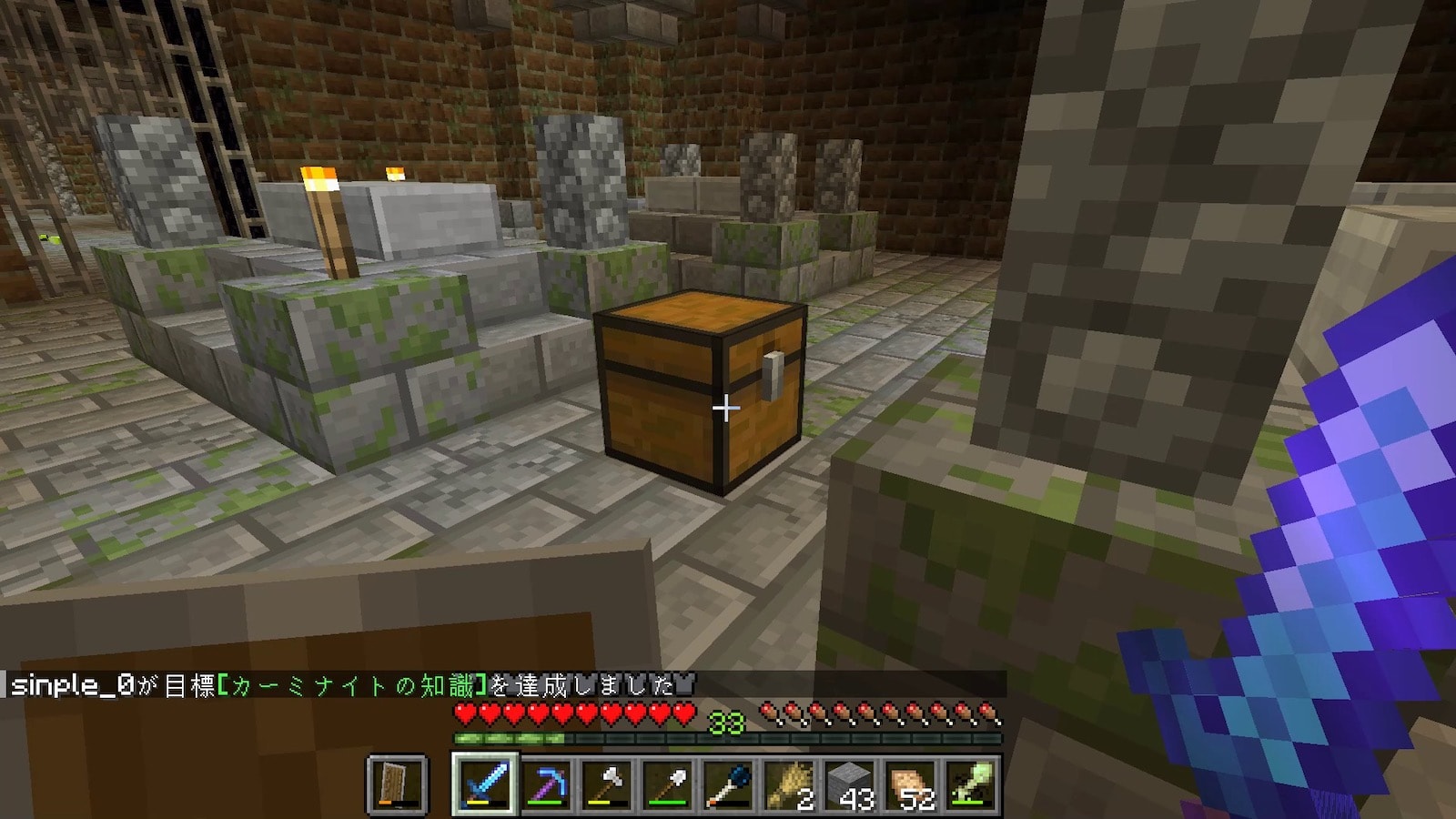This screenshot has height=819, width=1456.
Task: Choose the enchanted pickaxe slot
Action: tap(545, 784)
